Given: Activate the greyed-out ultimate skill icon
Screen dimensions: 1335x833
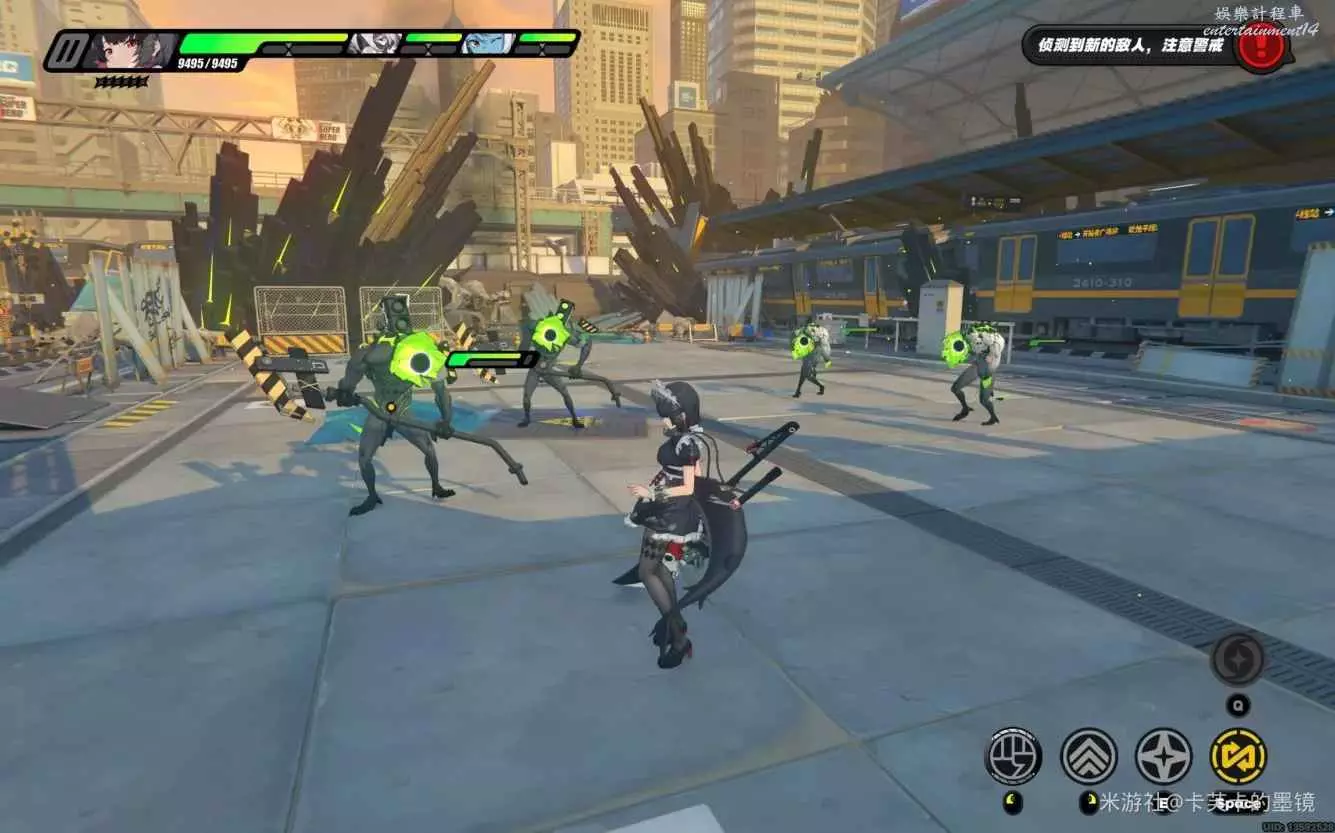Looking at the screenshot, I should pyautogui.click(x=1238, y=660).
